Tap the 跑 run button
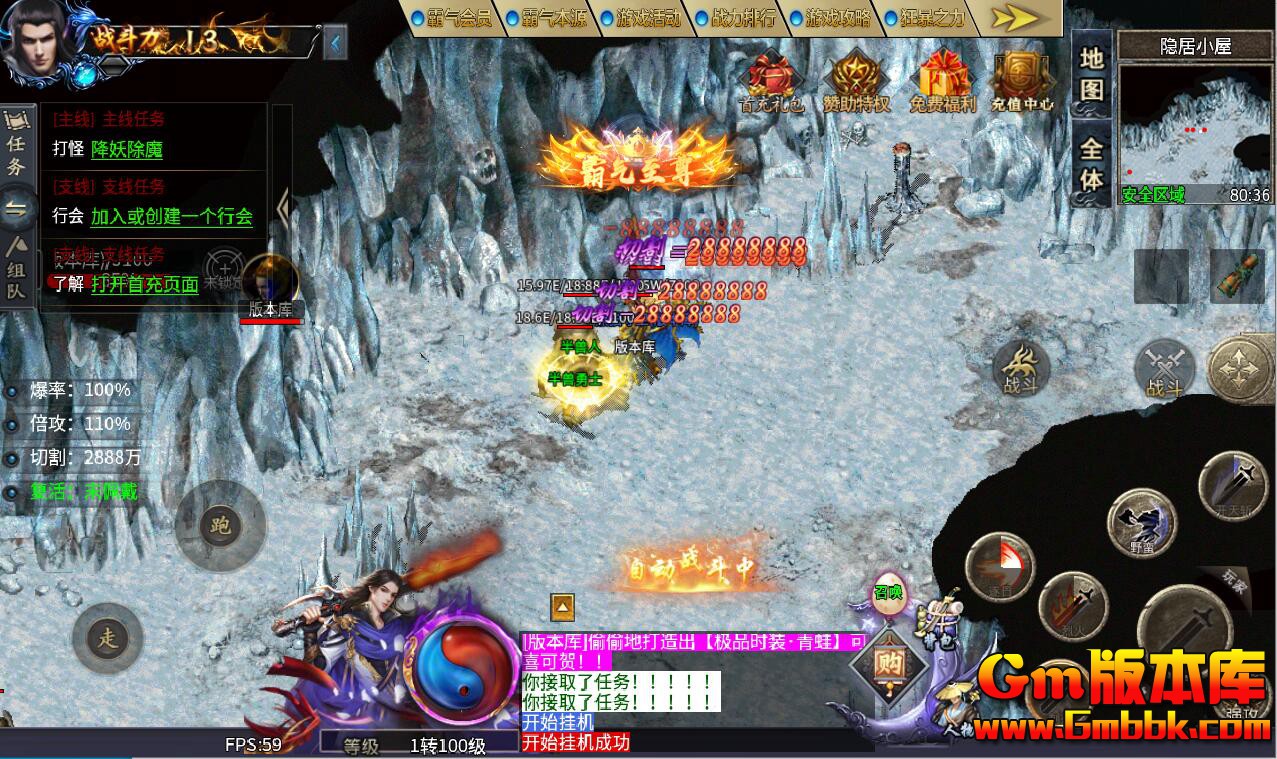The image size is (1277, 759). 220,525
